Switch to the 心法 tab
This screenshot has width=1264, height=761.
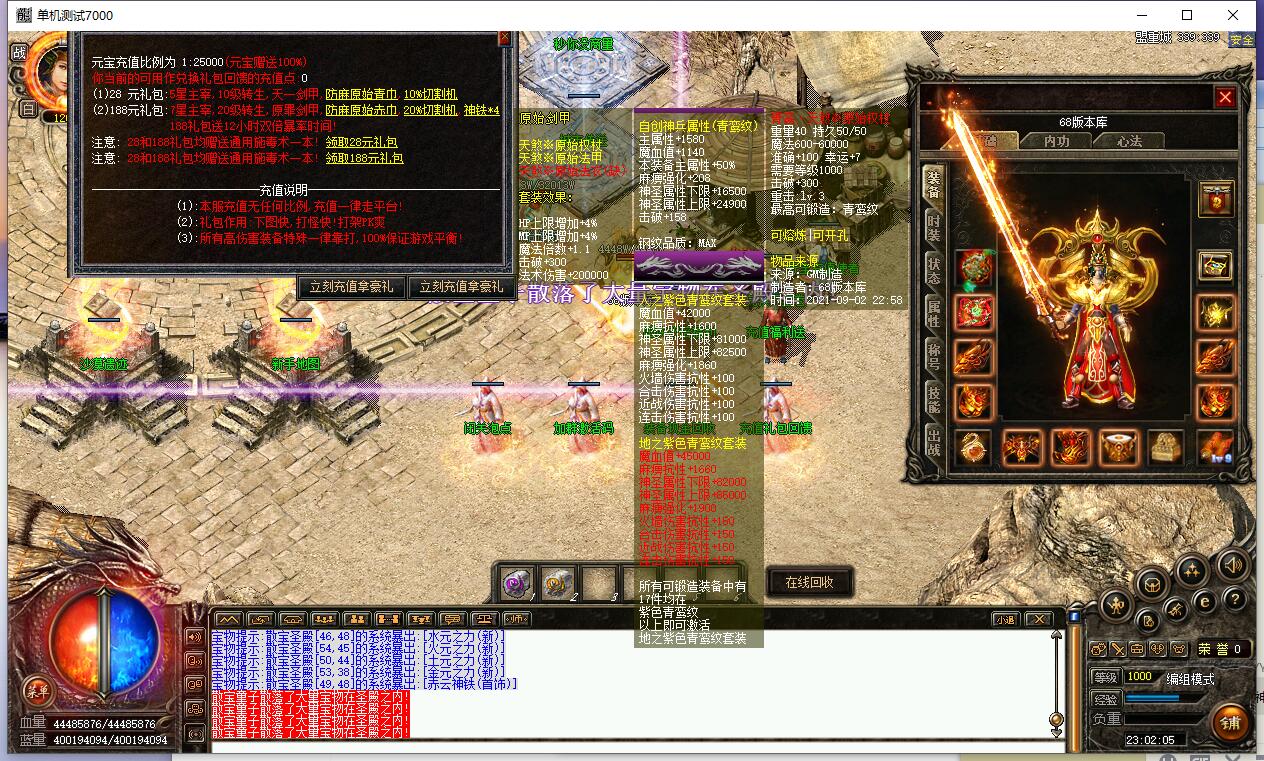[x=1129, y=142]
